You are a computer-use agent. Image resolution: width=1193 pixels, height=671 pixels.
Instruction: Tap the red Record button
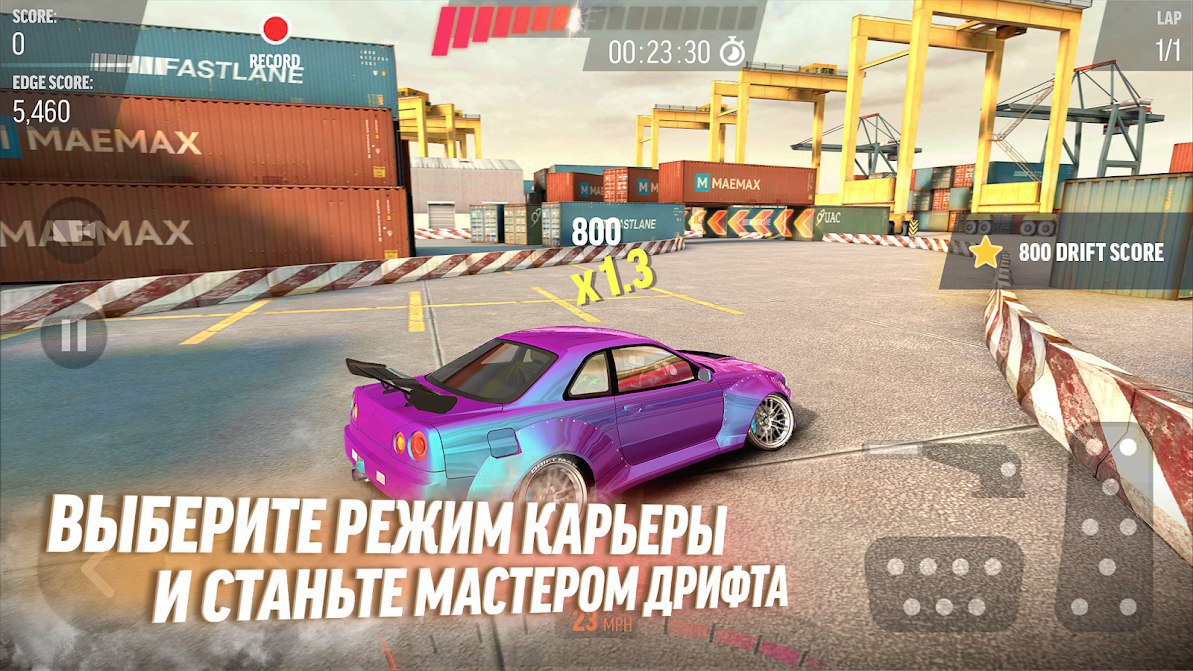(x=275, y=30)
